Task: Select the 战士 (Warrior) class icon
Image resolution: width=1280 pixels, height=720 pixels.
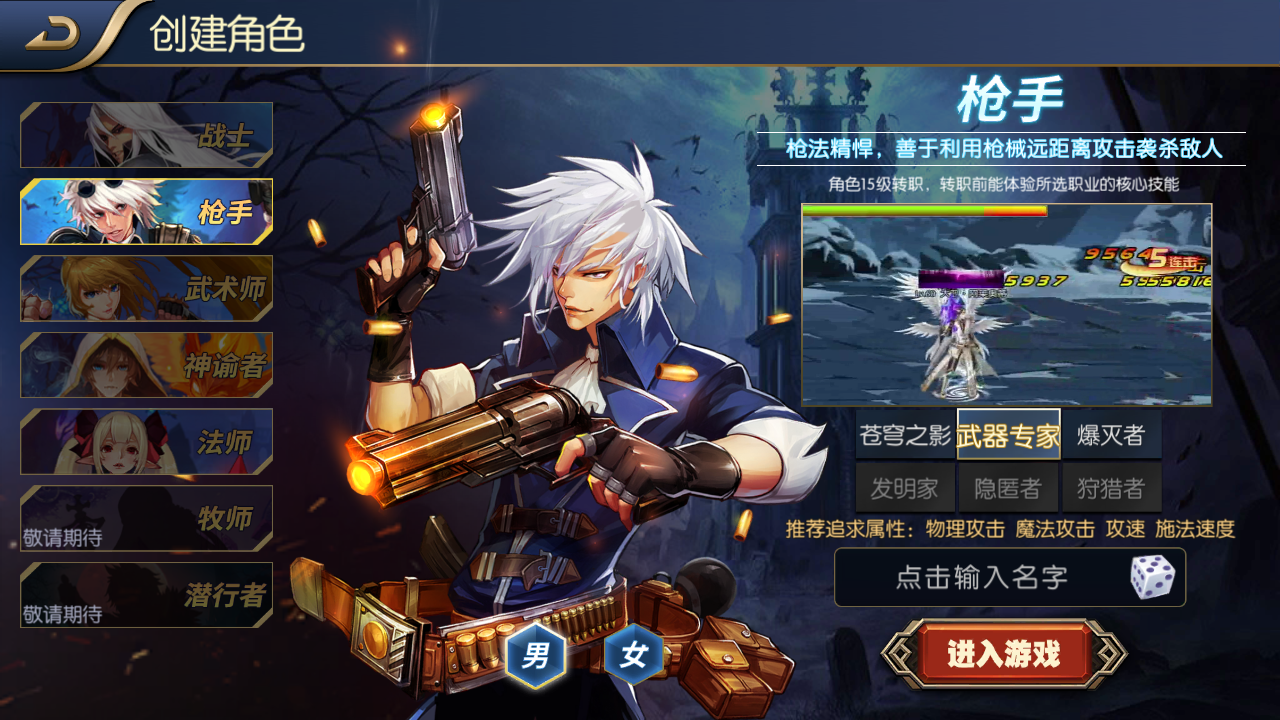Action: 144,135
